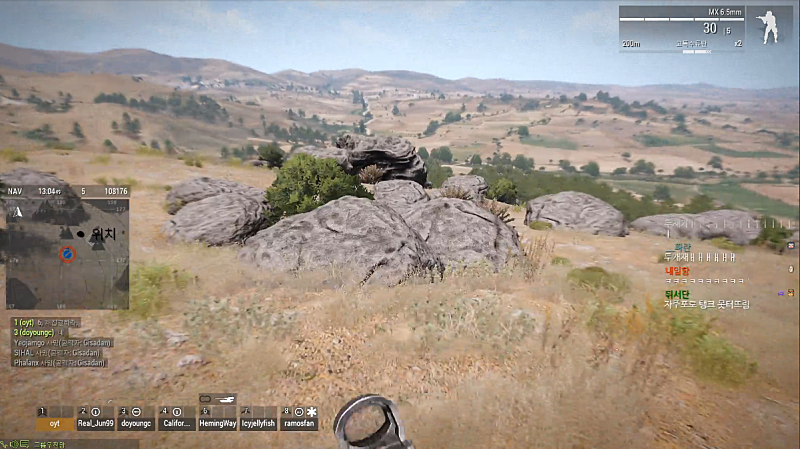
Task: Click the vehicle icon above the squad bar
Action: pyautogui.click(x=218, y=398)
